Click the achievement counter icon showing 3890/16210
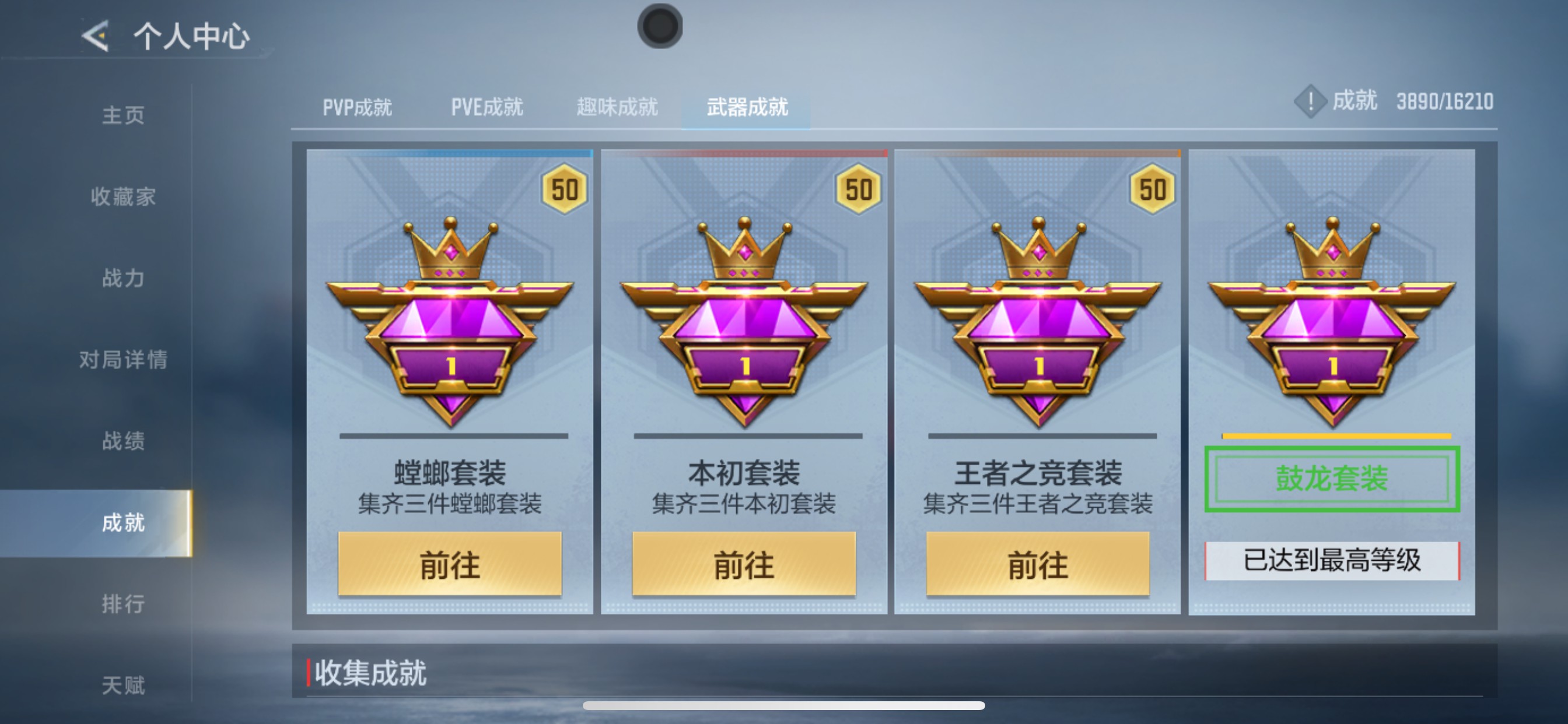The height and width of the screenshot is (724, 1568). click(x=1310, y=103)
